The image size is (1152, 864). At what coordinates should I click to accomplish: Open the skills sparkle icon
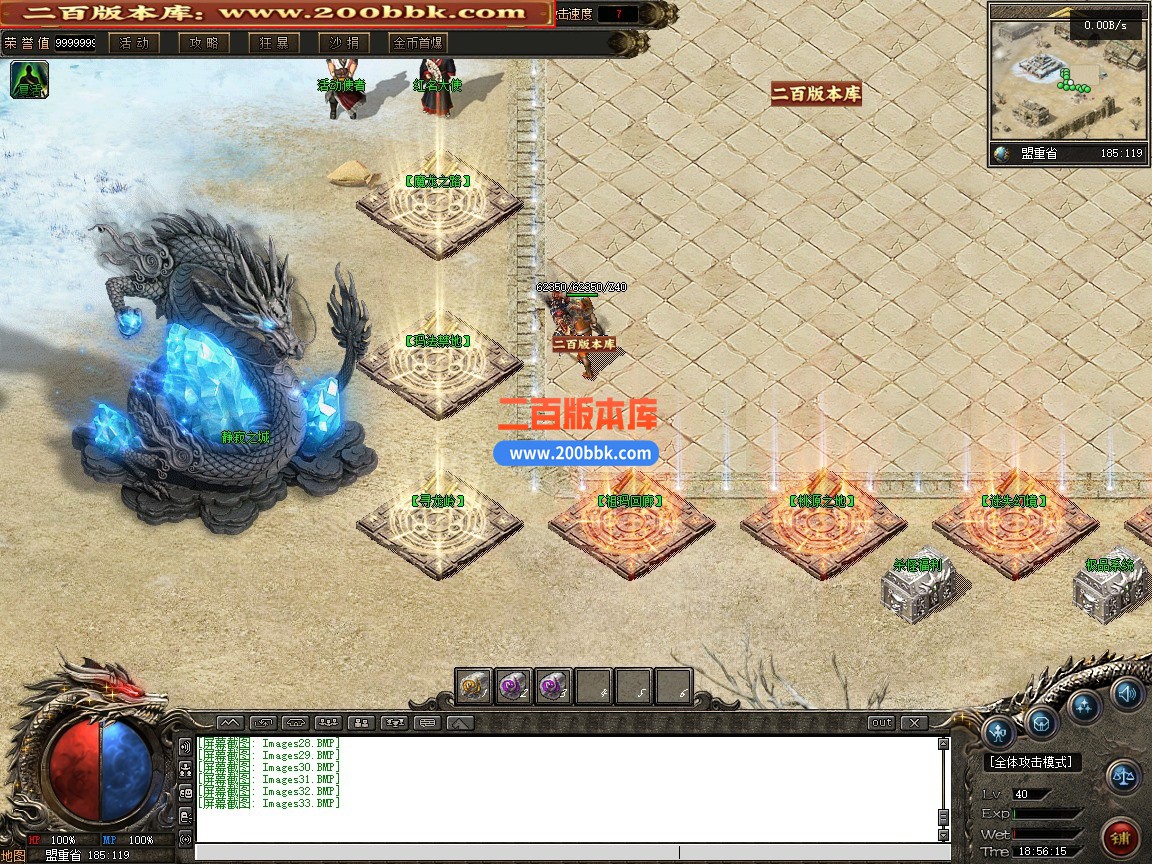pos(1085,706)
